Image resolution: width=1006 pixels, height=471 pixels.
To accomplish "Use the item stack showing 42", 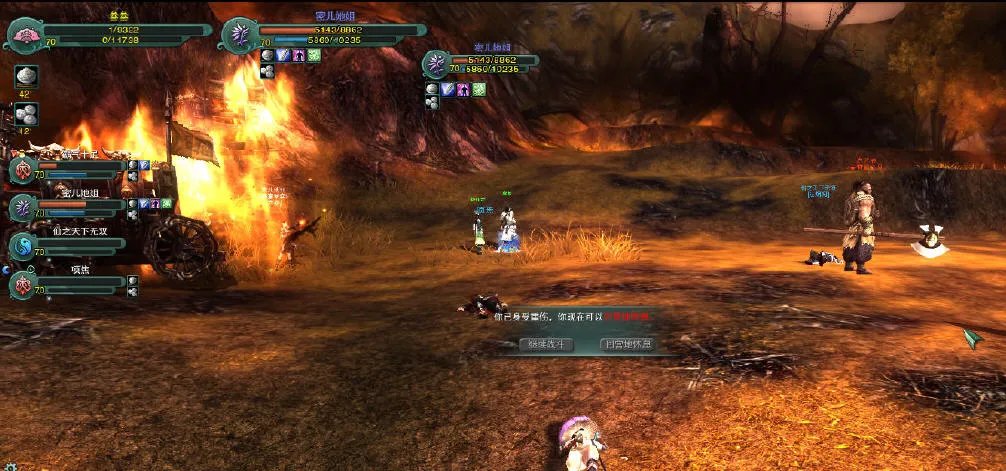I will pyautogui.click(x=26, y=78).
